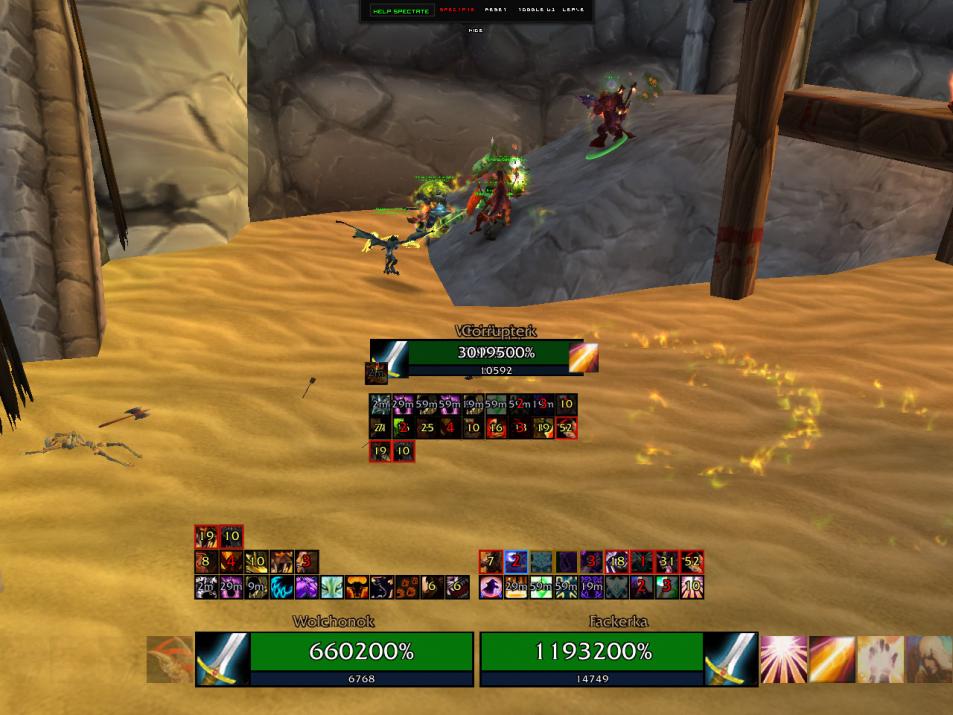Hide the spectator control bar
Viewport: 953px width, 715px height.
(476, 30)
